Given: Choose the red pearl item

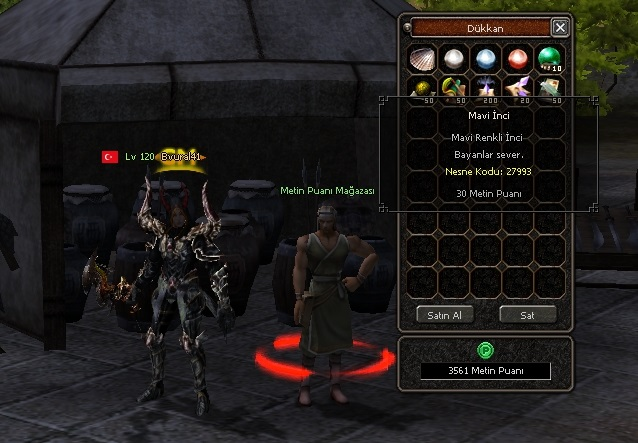Looking at the screenshot, I should (518, 59).
